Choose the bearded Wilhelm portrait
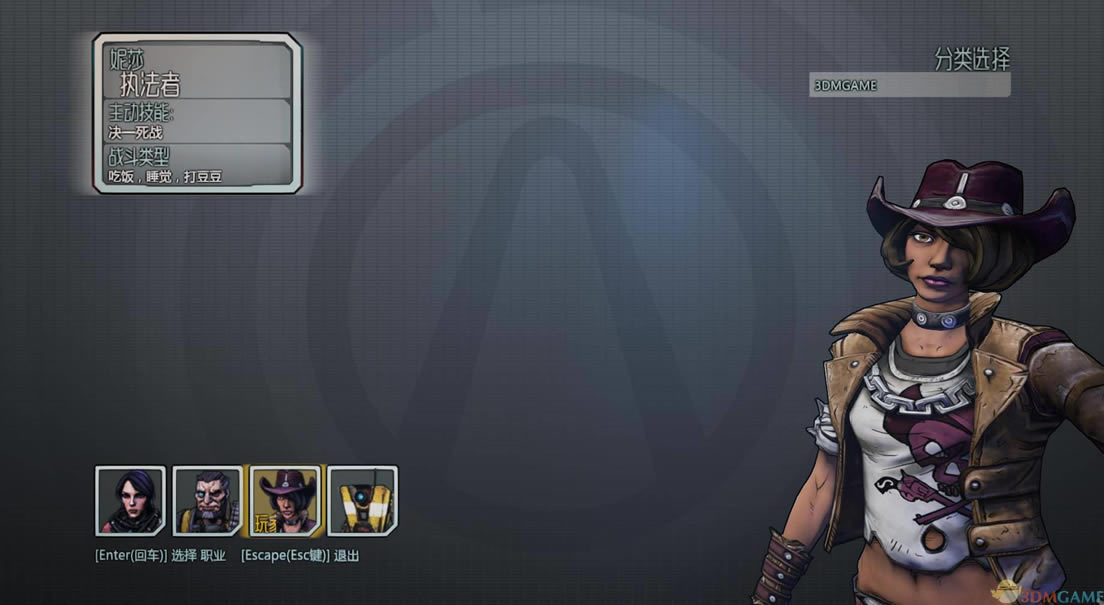 point(208,500)
